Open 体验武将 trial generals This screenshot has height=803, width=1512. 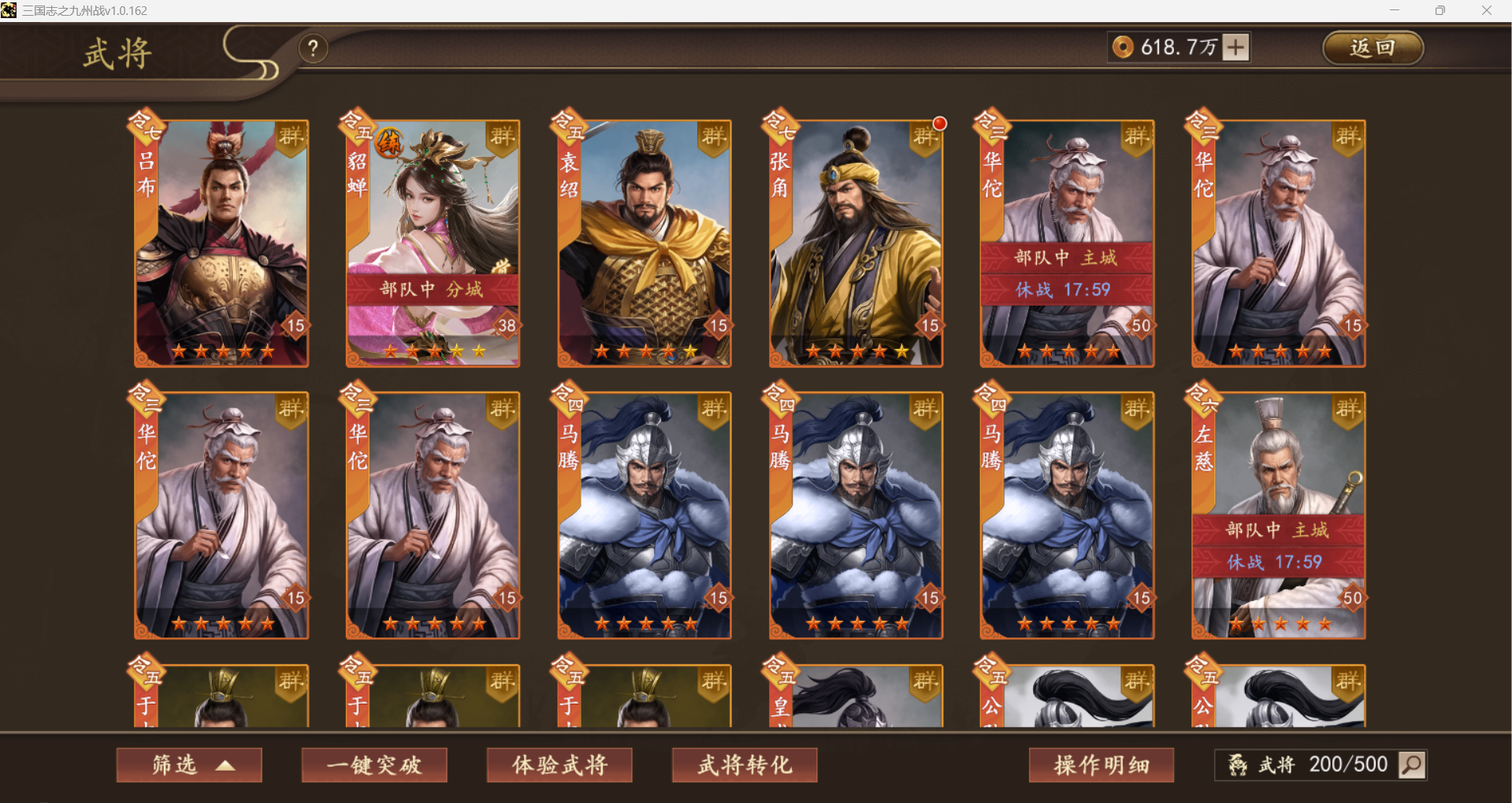[x=559, y=764]
